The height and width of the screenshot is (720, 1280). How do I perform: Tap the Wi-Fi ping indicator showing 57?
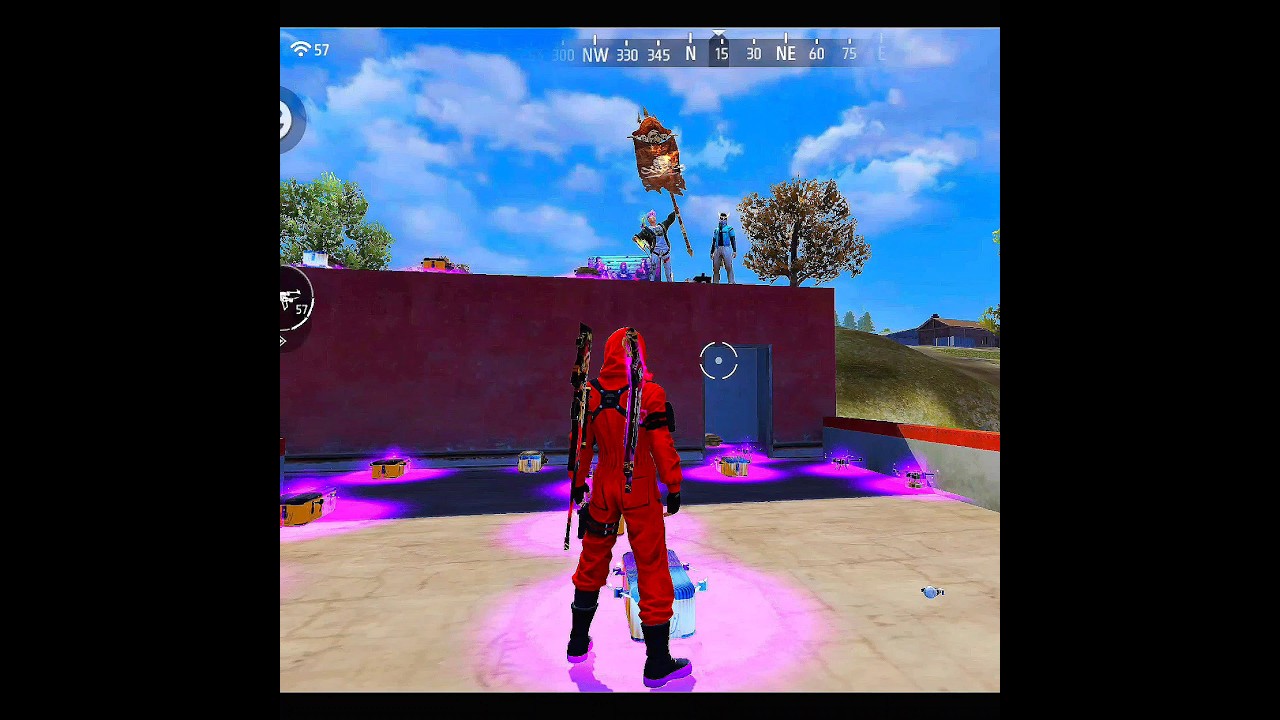(309, 50)
